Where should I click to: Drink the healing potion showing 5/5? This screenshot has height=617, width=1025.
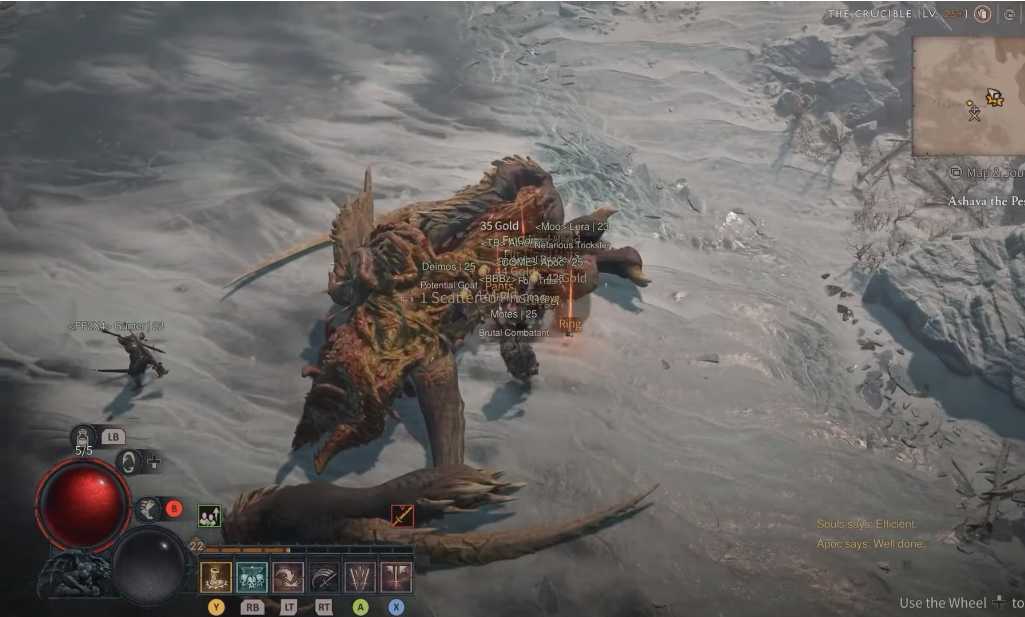click(x=83, y=436)
